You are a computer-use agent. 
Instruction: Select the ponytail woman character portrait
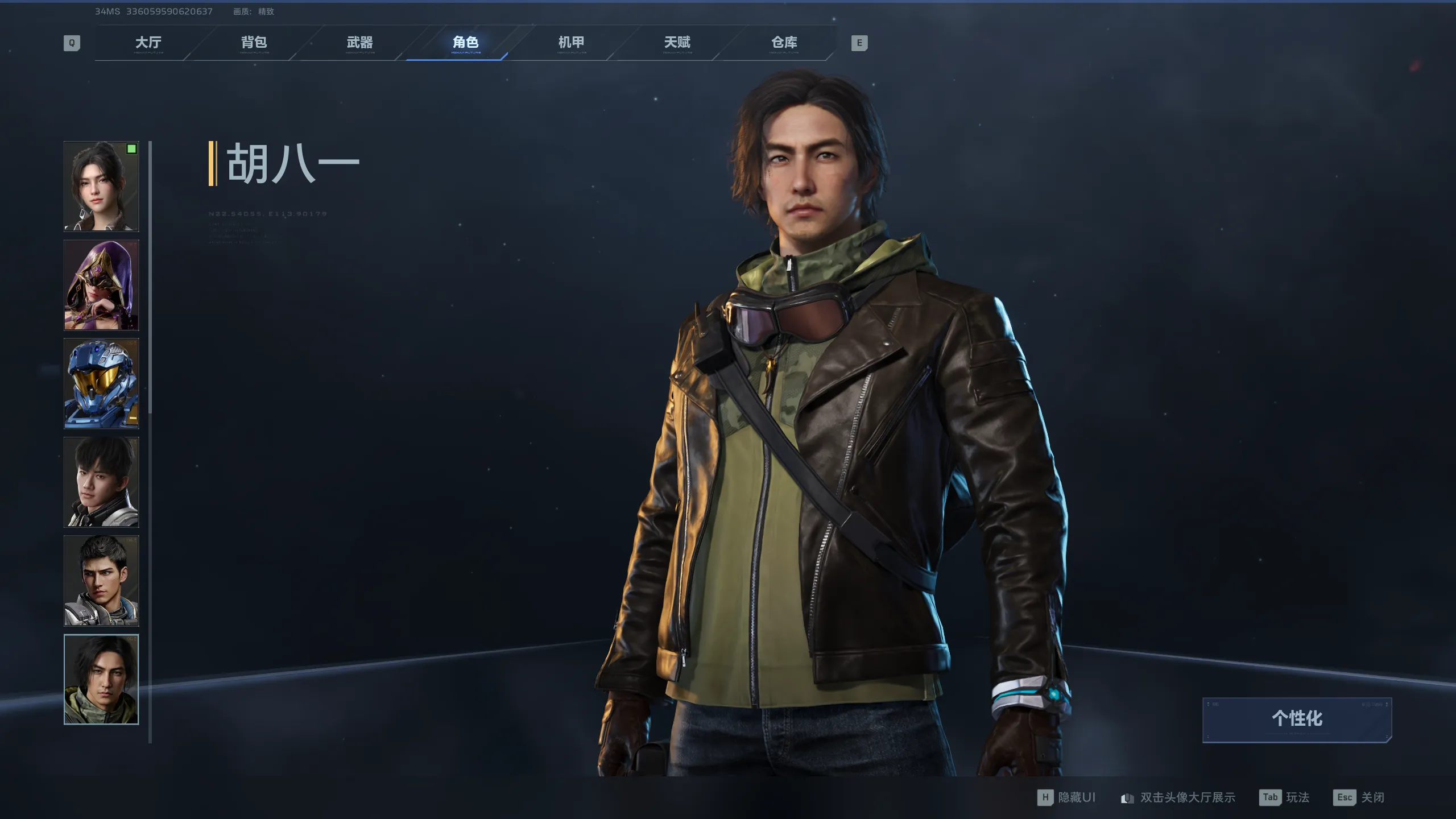[x=101, y=187]
